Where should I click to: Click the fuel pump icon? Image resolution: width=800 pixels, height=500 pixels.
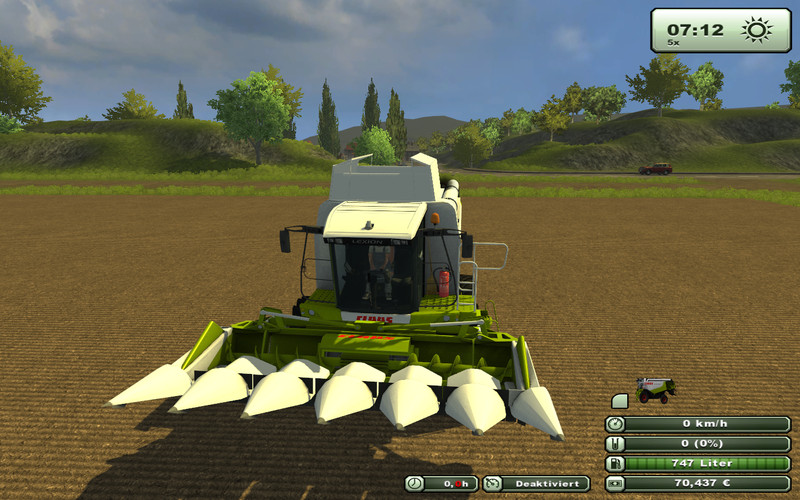click(614, 464)
